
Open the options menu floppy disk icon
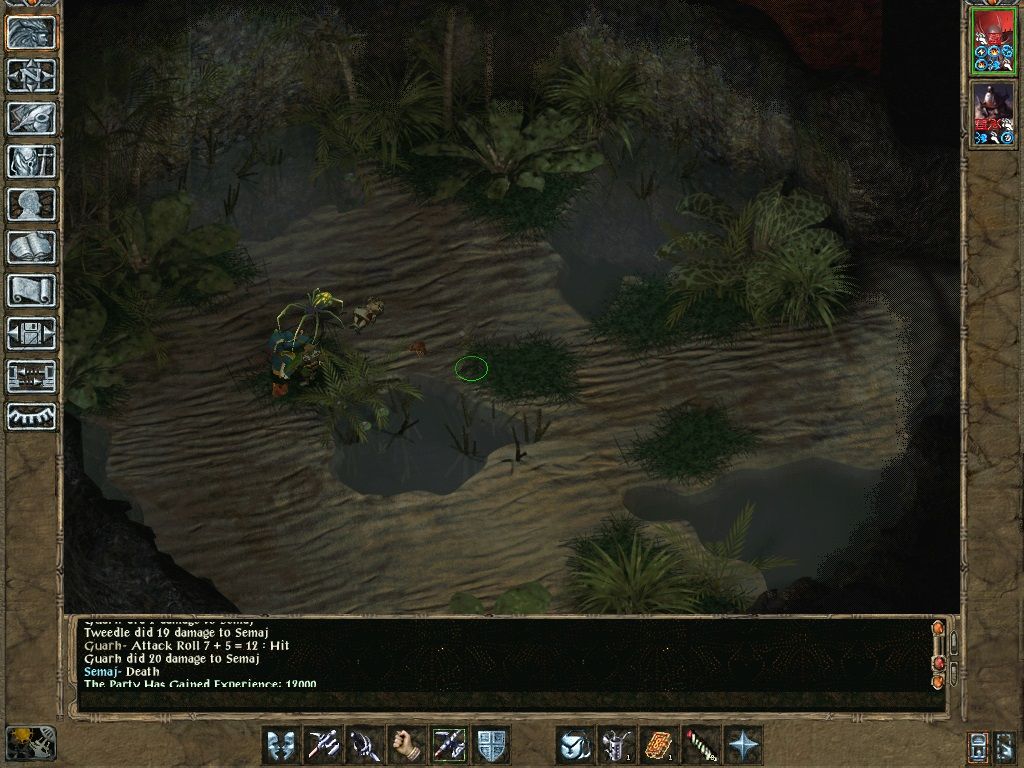pyautogui.click(x=31, y=333)
